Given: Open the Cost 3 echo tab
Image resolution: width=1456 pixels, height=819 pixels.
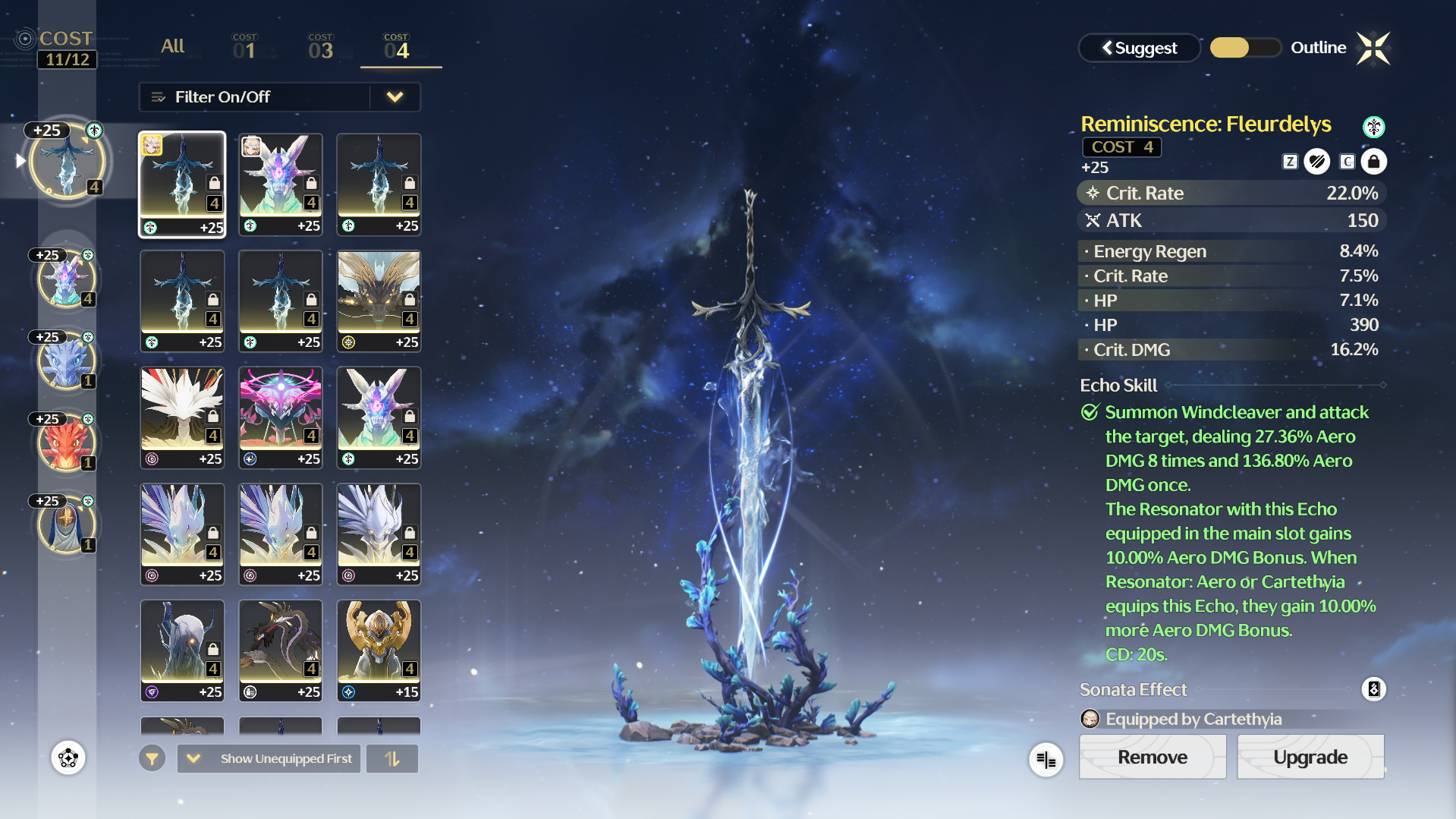Looking at the screenshot, I should [320, 47].
